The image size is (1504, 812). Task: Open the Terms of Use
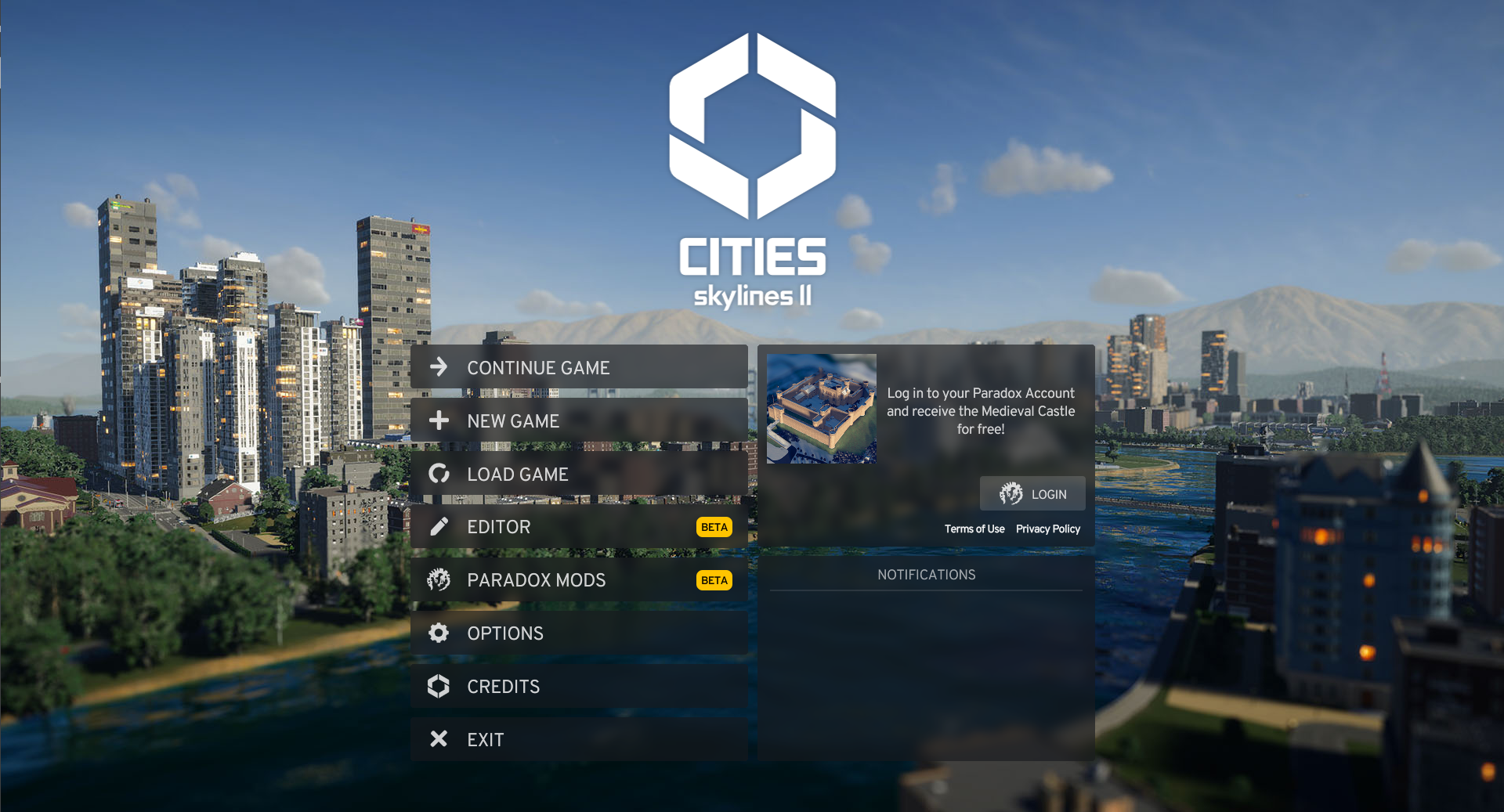(974, 529)
